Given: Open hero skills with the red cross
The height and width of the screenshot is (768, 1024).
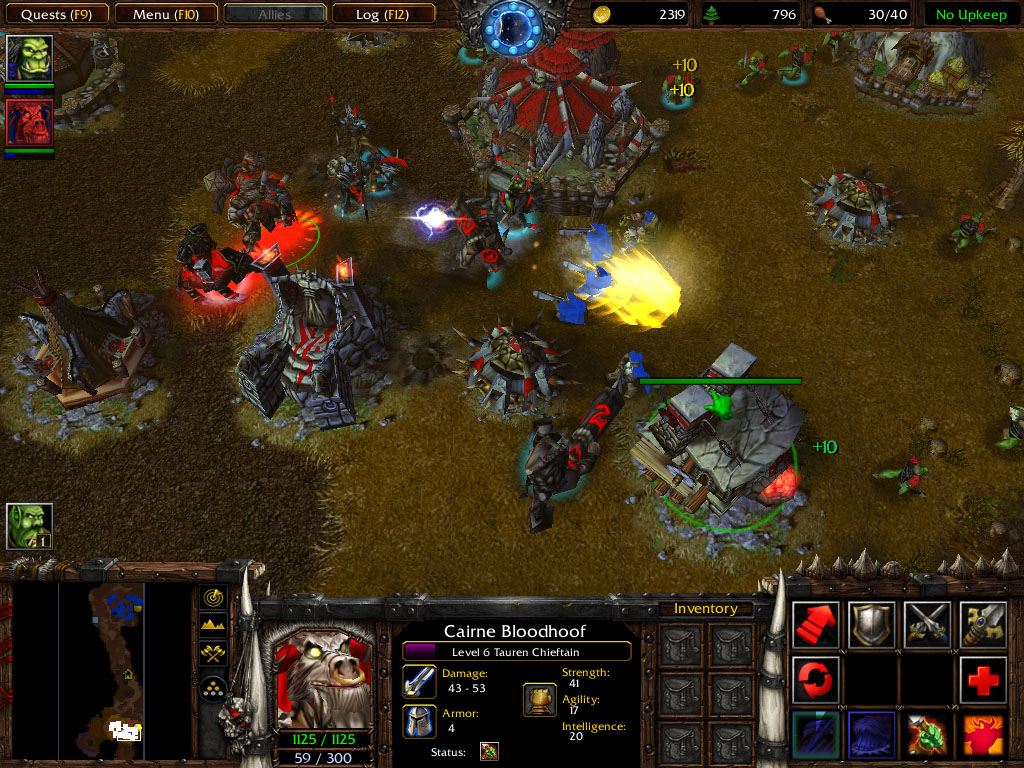Looking at the screenshot, I should click(984, 681).
